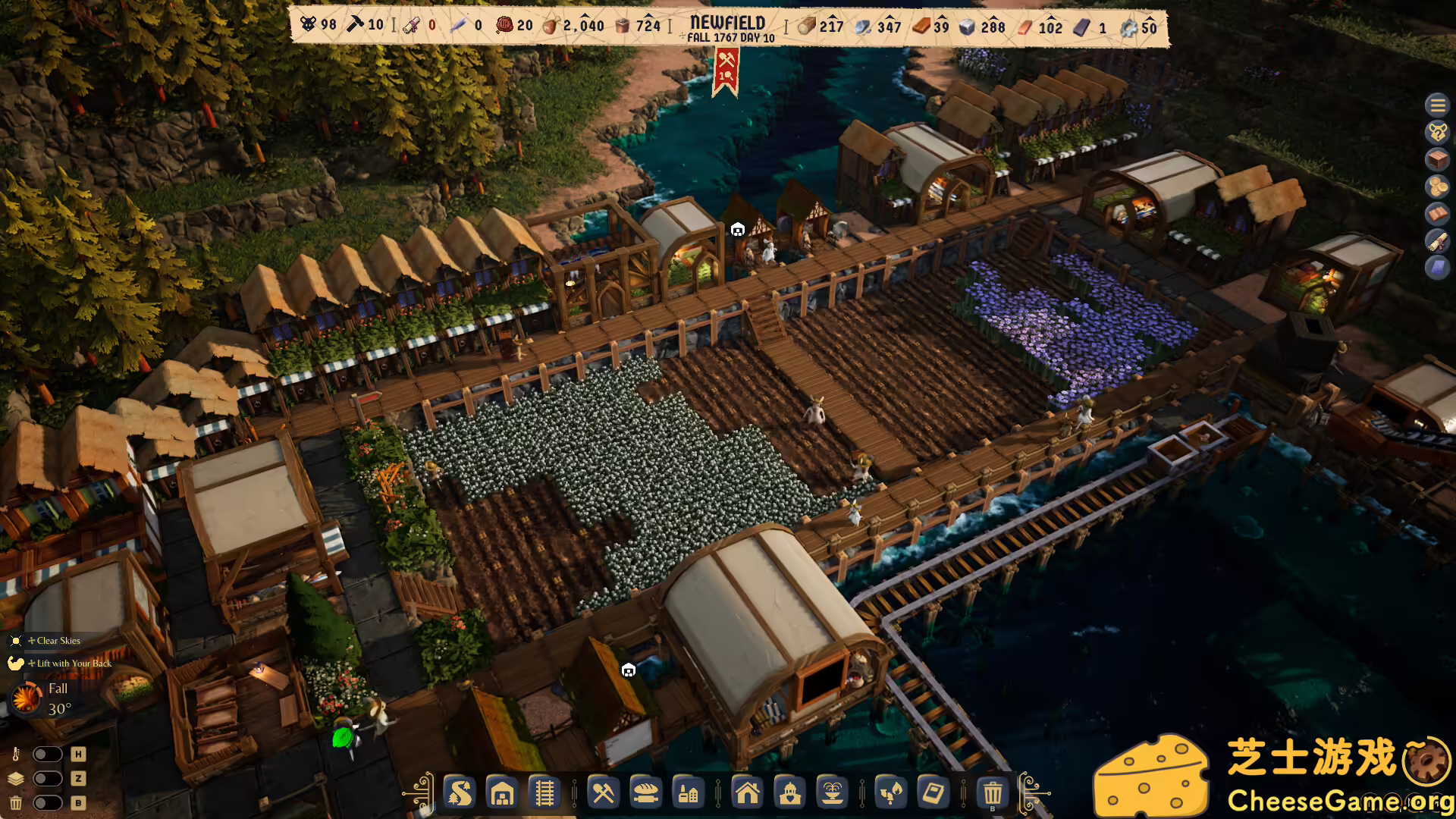Select the water and fire build category
1456x819 pixels.
890,794
